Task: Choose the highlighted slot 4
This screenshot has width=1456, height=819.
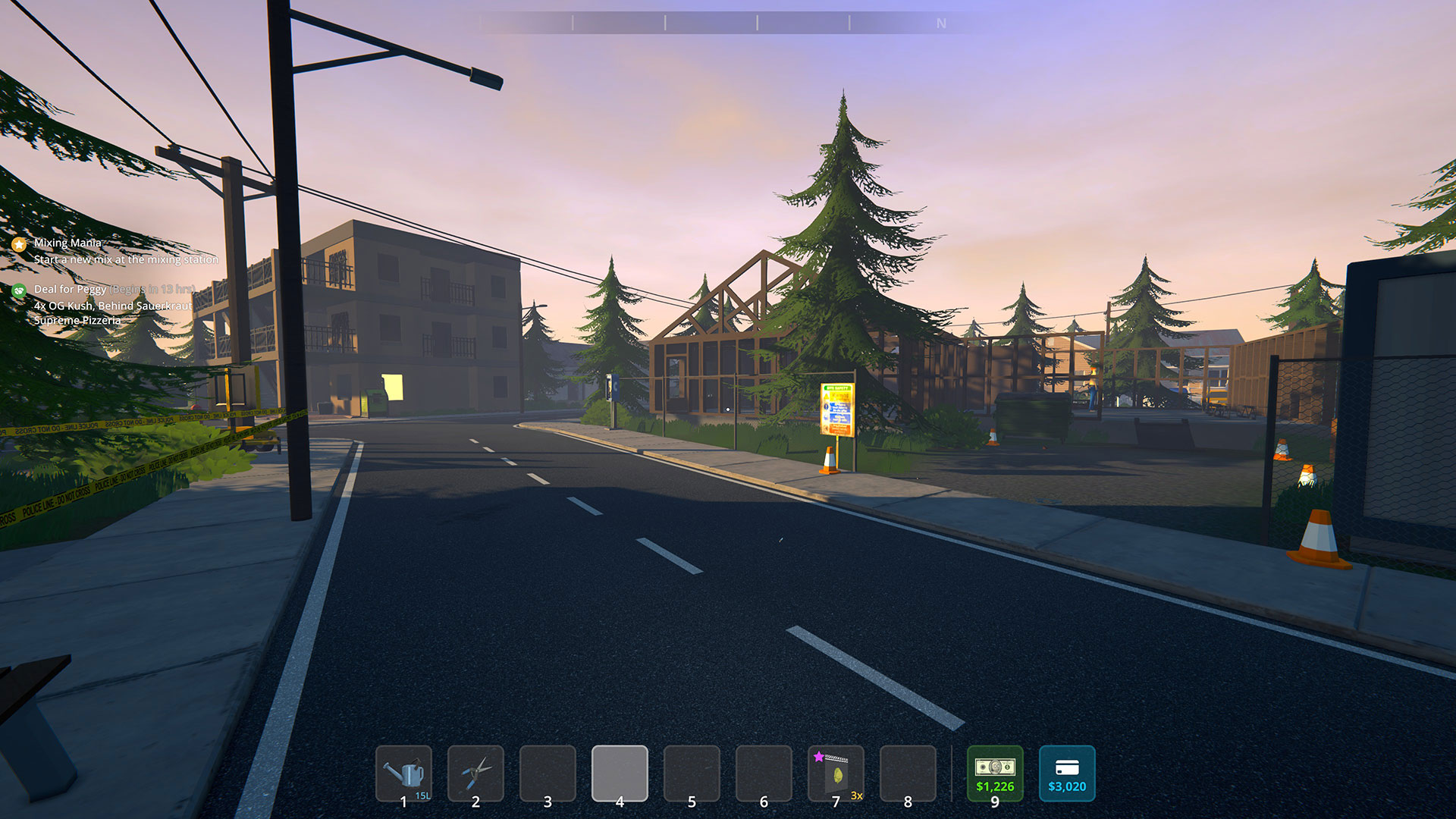Action: pos(620,773)
